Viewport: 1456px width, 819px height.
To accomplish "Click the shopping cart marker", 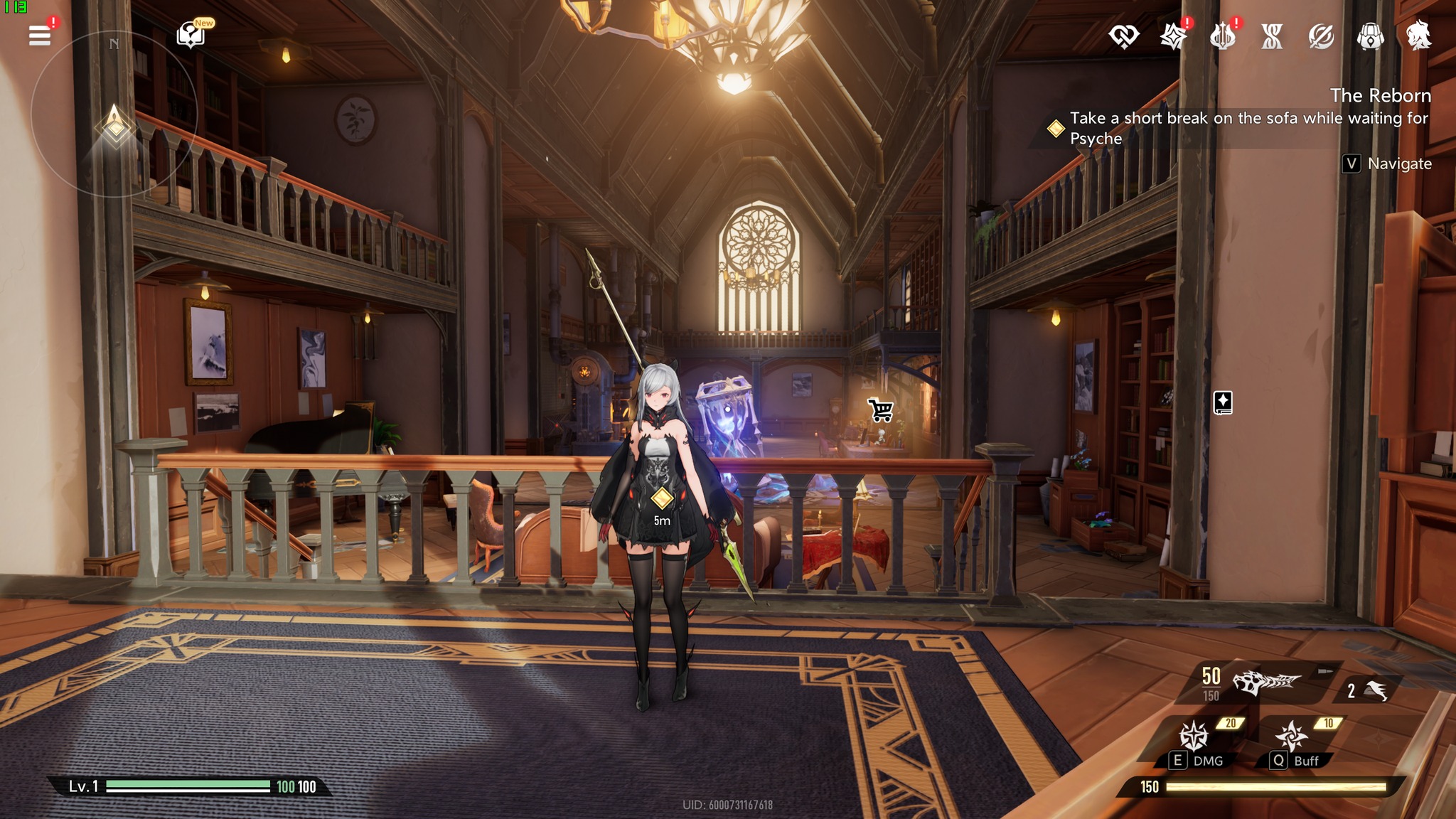I will click(881, 409).
